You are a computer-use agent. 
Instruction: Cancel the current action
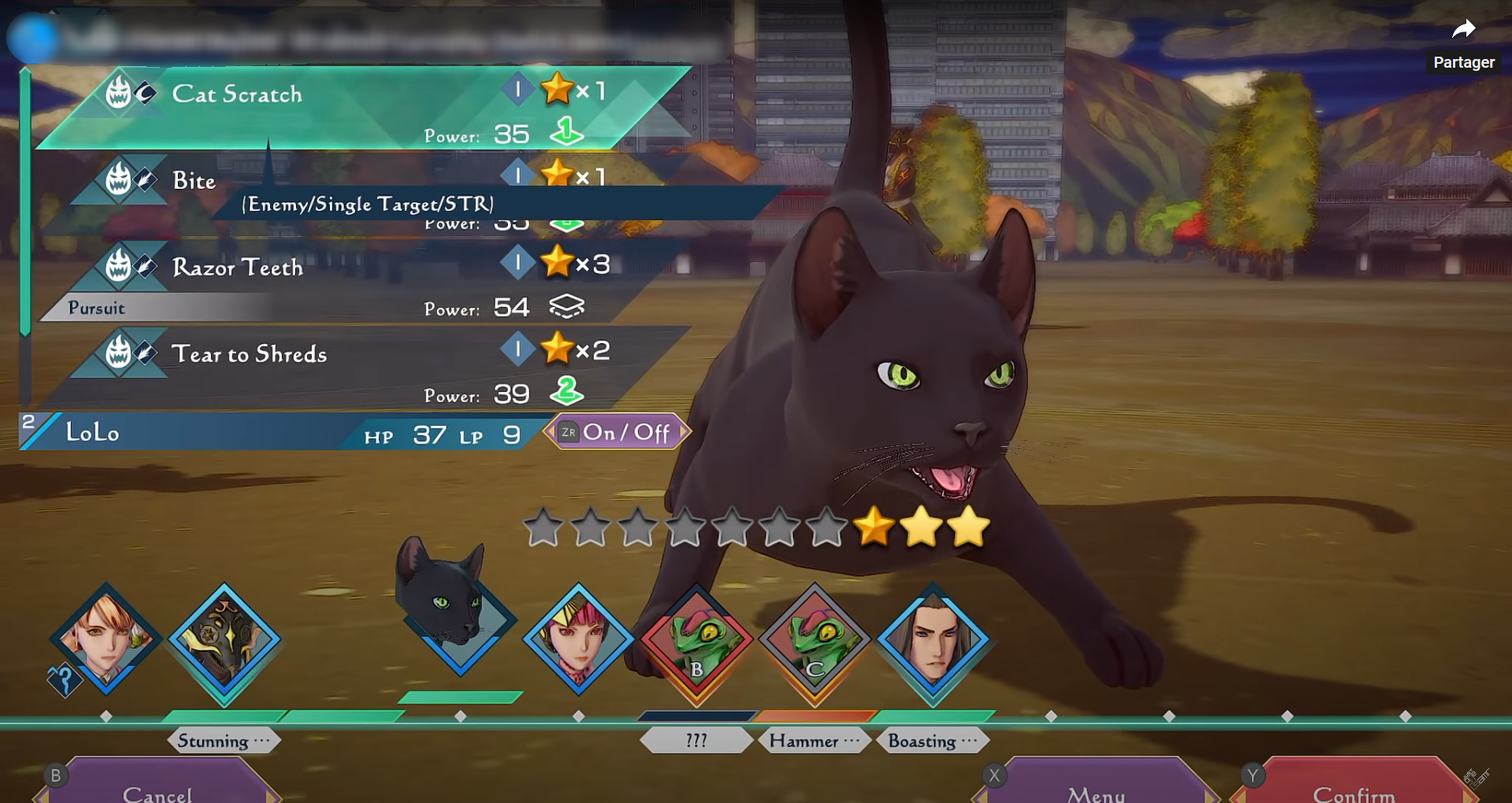(157, 790)
